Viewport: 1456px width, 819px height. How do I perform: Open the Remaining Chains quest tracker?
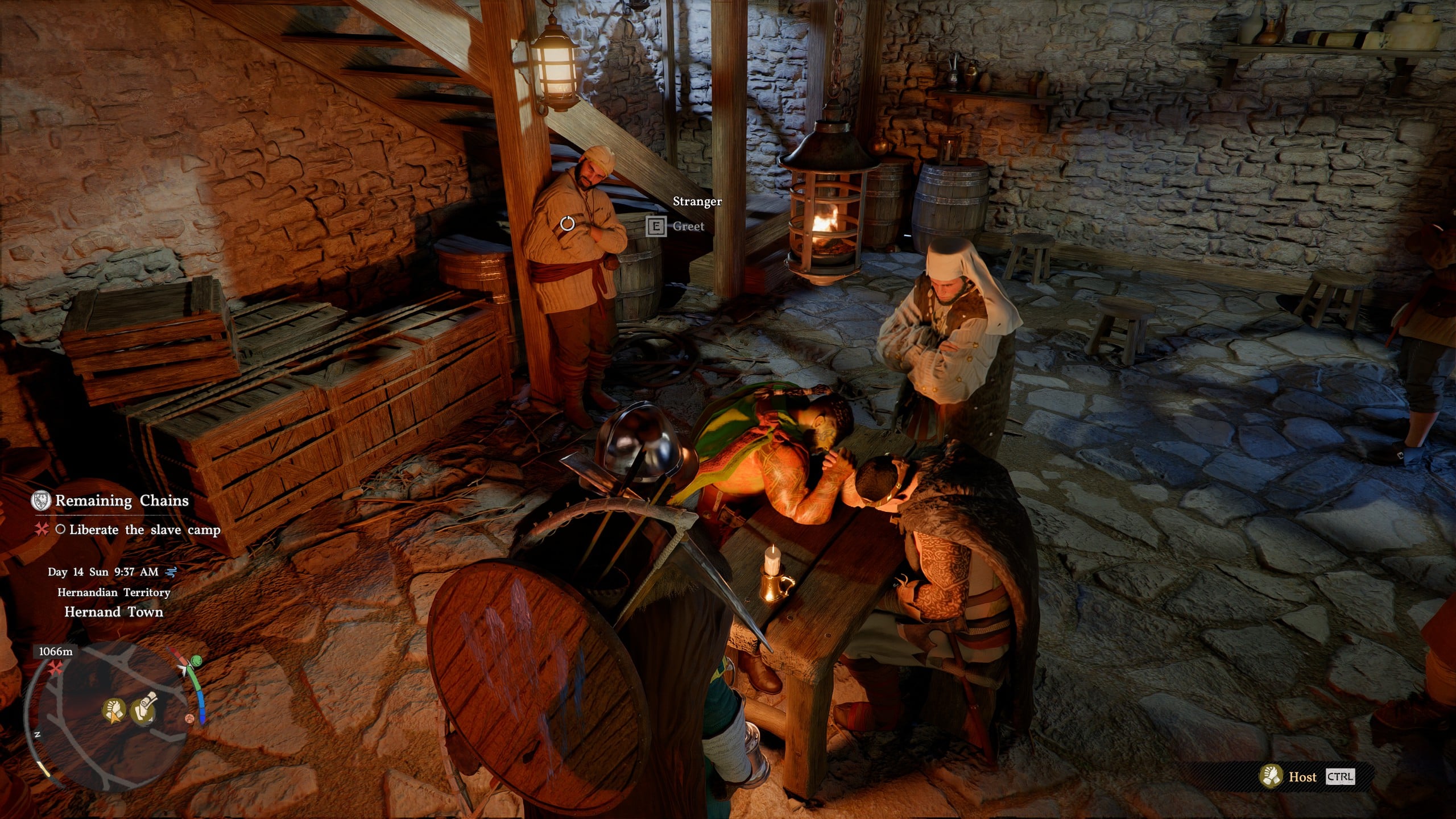(x=121, y=500)
